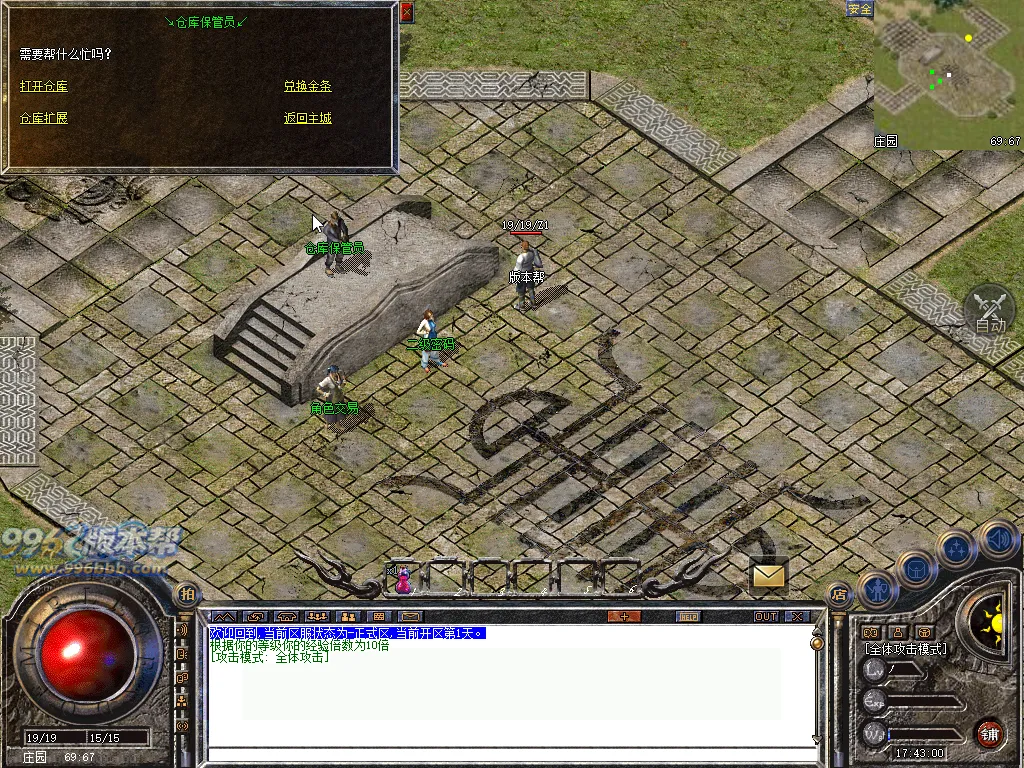Use the pink potion in the hotbar
This screenshot has height=768, width=1024.
[403, 580]
